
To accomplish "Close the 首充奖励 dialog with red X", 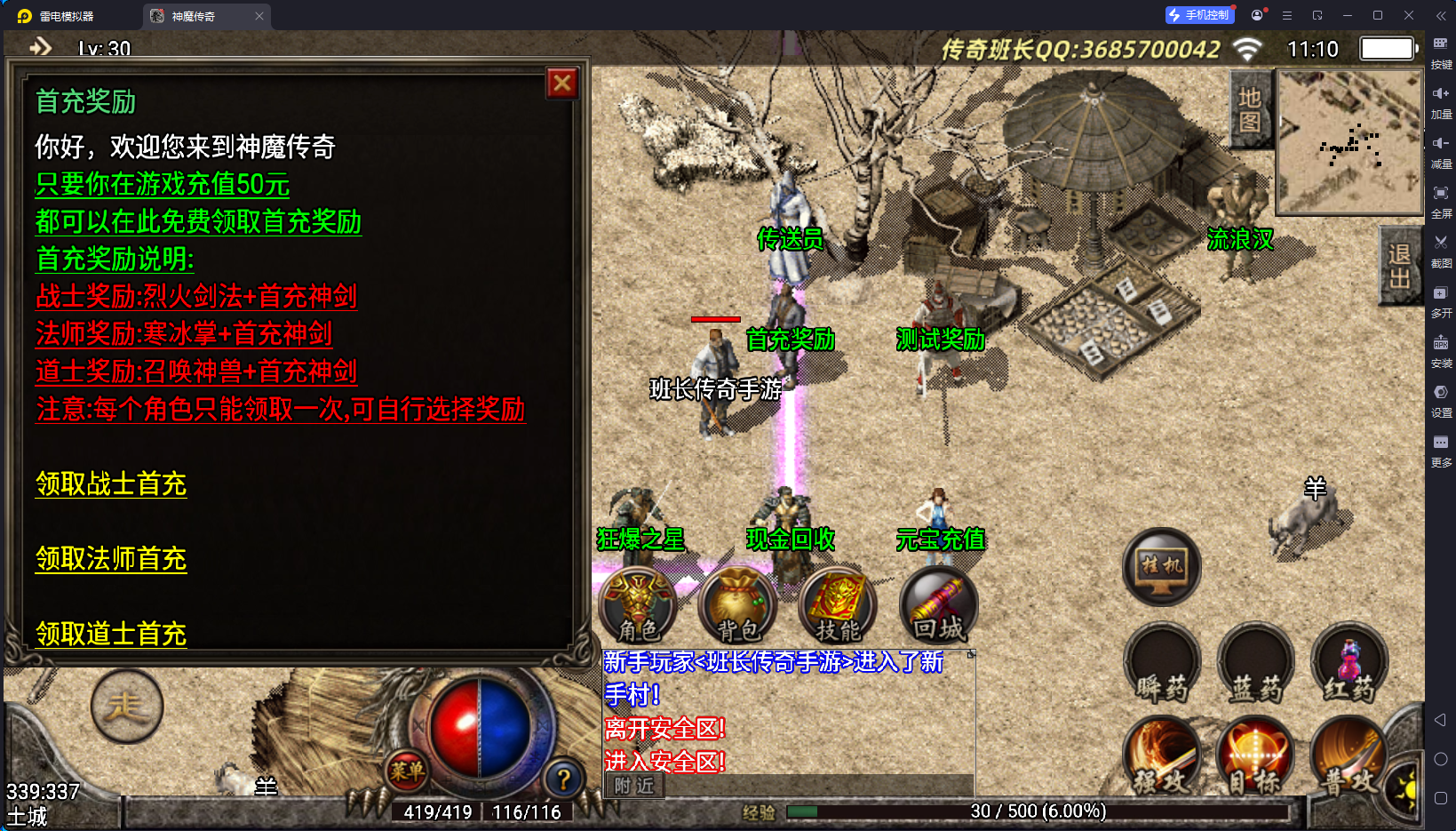I will (562, 84).
